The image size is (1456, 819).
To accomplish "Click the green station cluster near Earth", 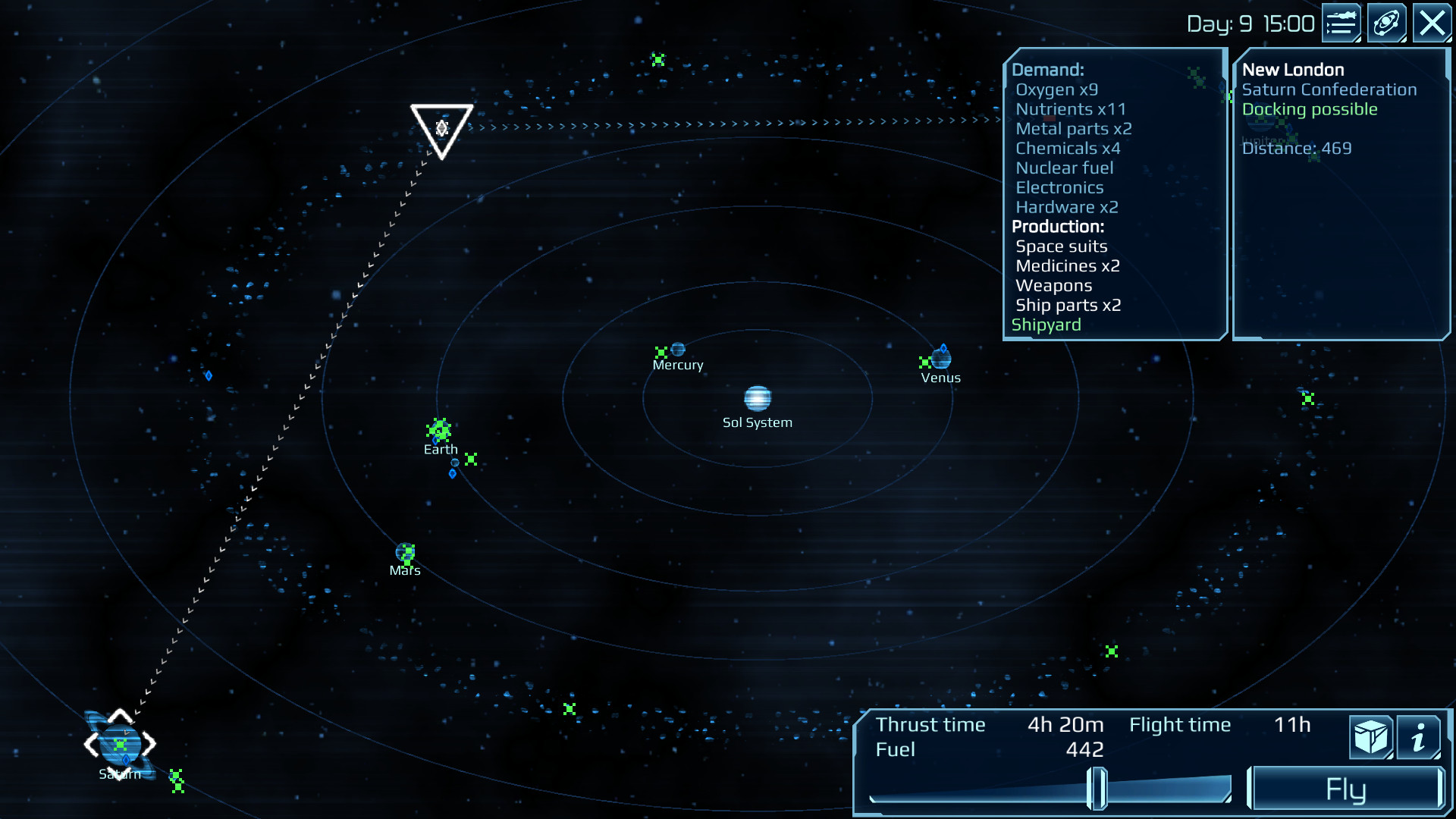I will point(440,429).
